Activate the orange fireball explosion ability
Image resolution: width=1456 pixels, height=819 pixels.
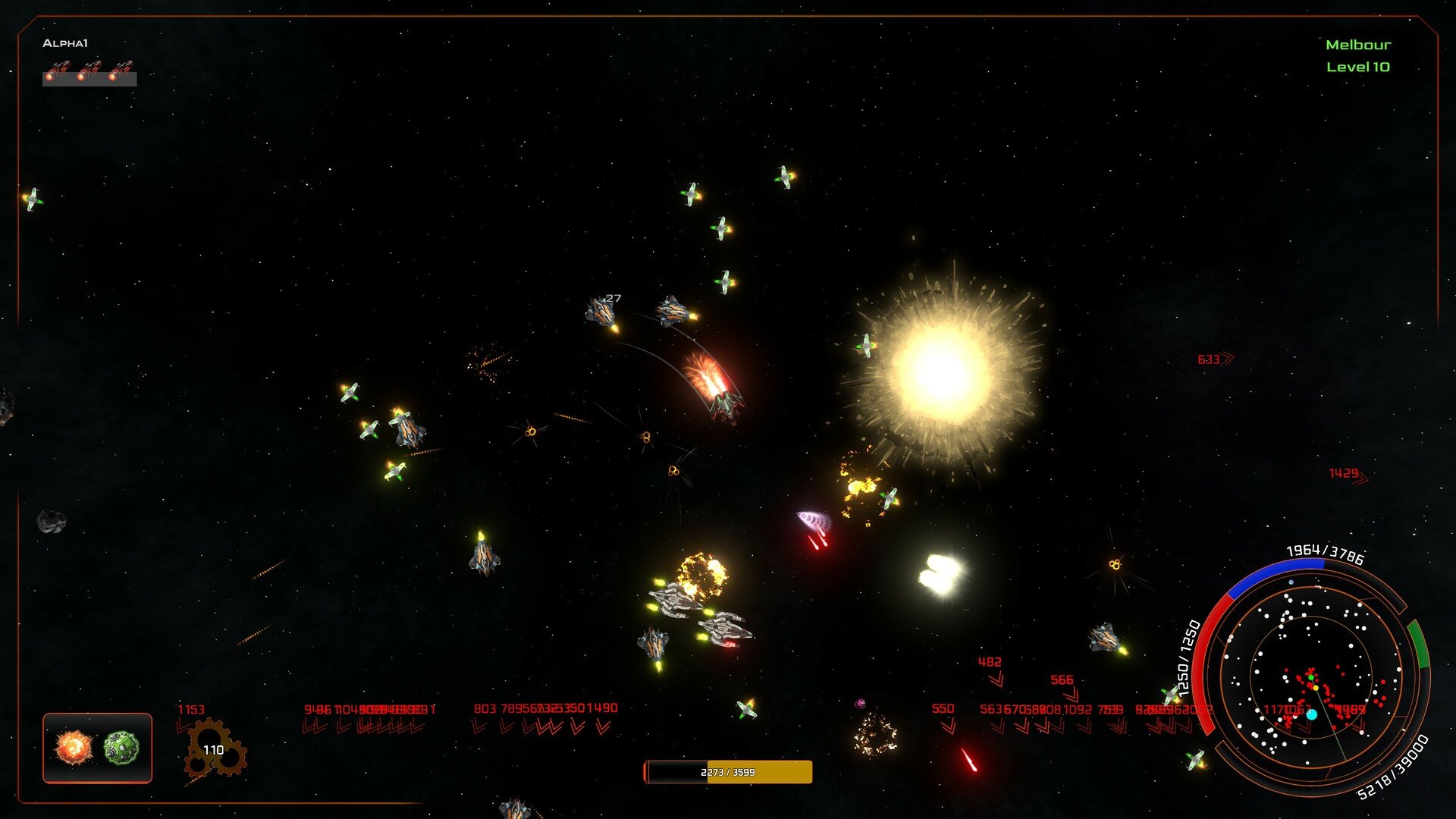pyautogui.click(x=74, y=748)
